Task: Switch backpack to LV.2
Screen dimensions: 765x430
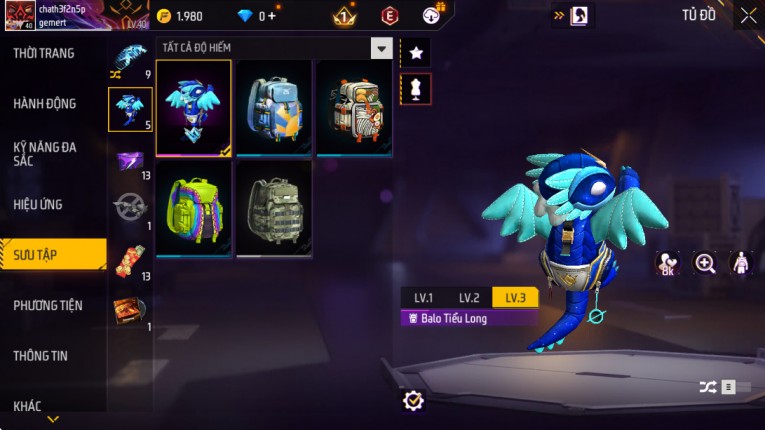Action: tap(469, 298)
